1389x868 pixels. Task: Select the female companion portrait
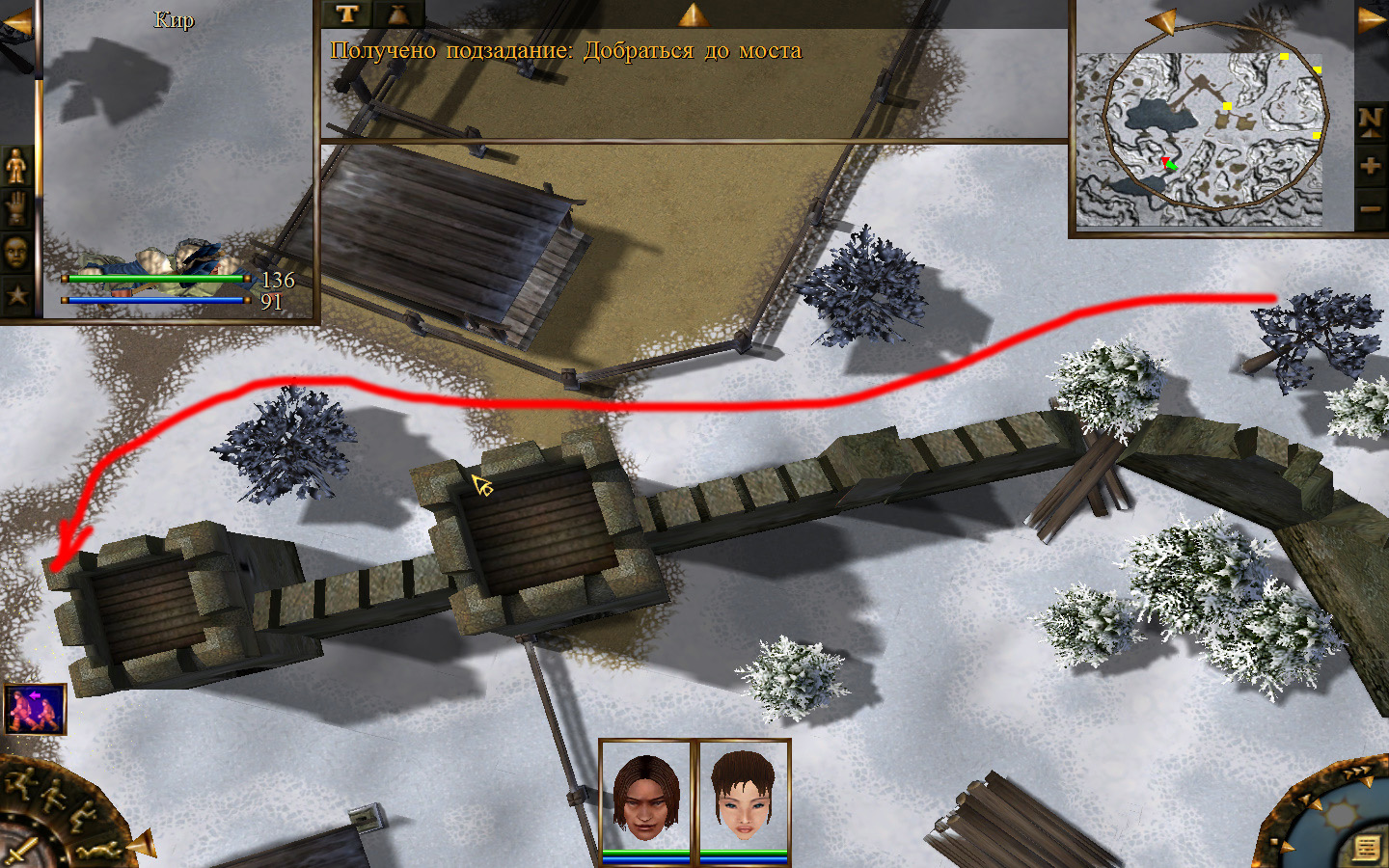click(x=744, y=797)
